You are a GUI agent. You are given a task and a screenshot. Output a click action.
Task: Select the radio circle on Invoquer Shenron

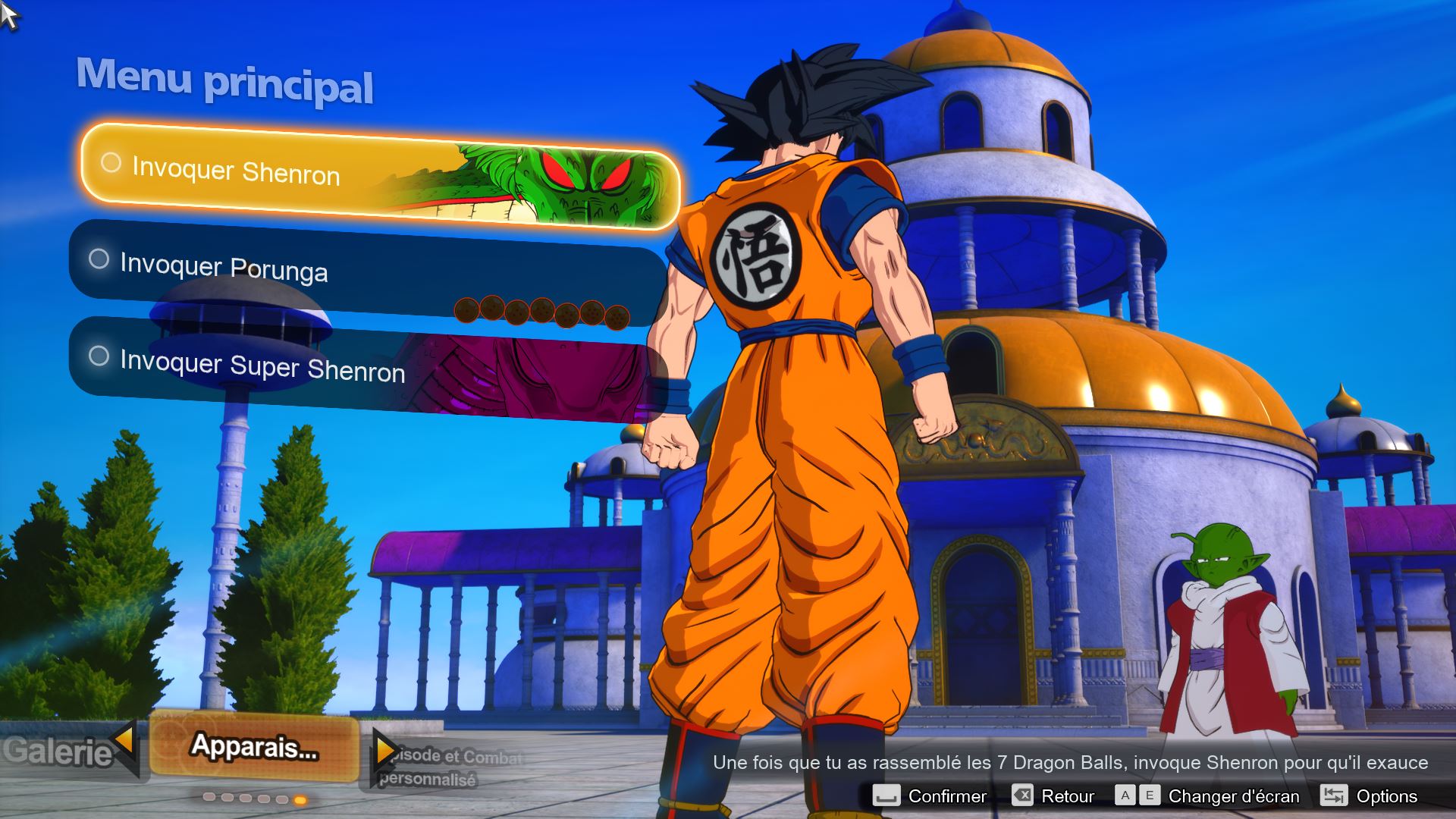[111, 162]
